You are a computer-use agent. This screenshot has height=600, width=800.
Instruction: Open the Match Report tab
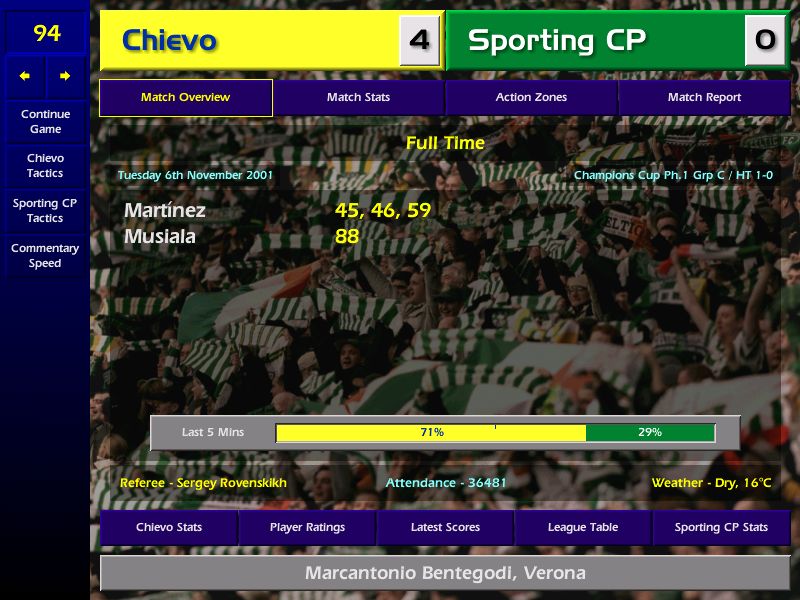pos(704,98)
